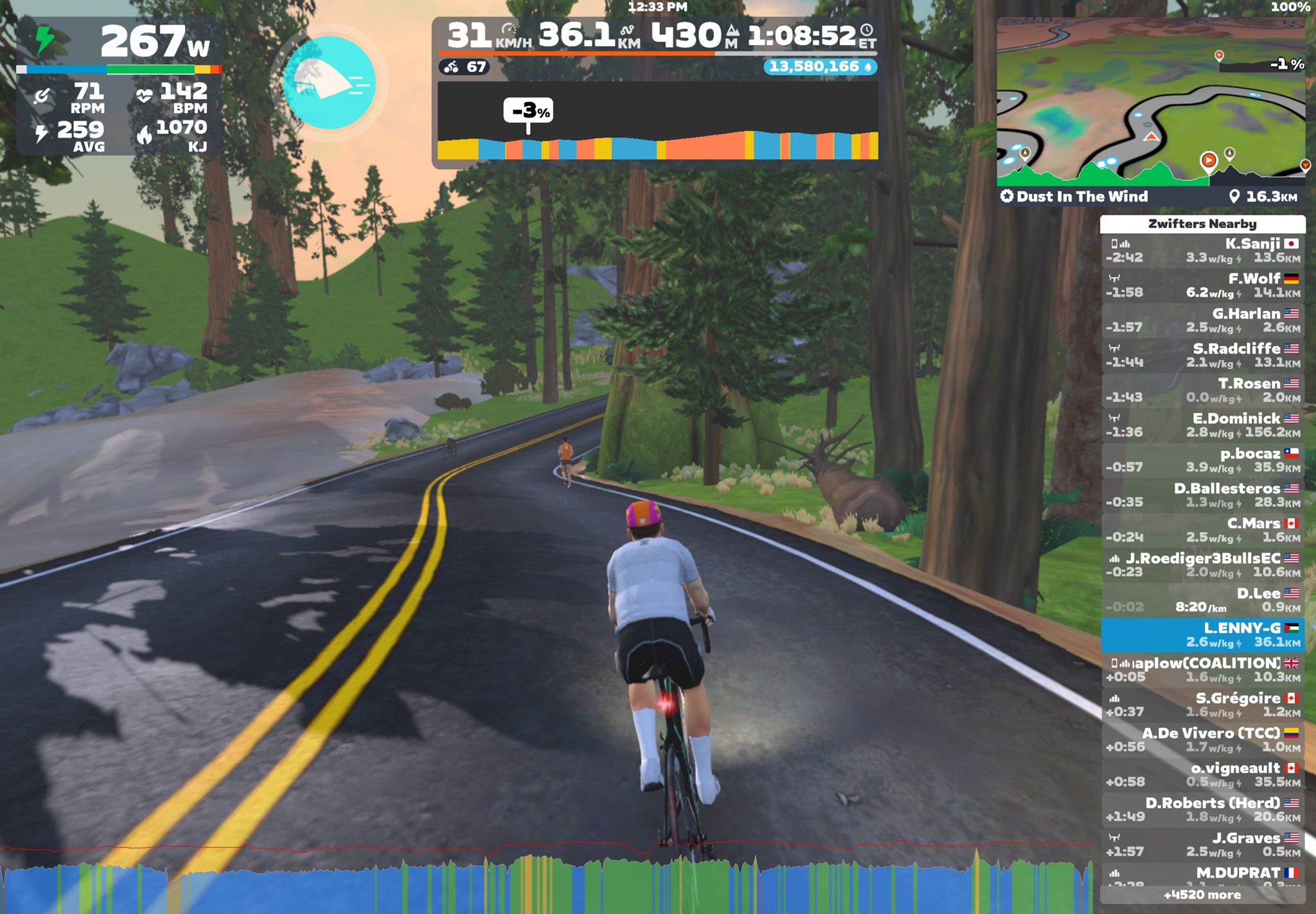Open the elevation profile gradient panel
Image resolution: width=1316 pixels, height=914 pixels.
(x=657, y=121)
